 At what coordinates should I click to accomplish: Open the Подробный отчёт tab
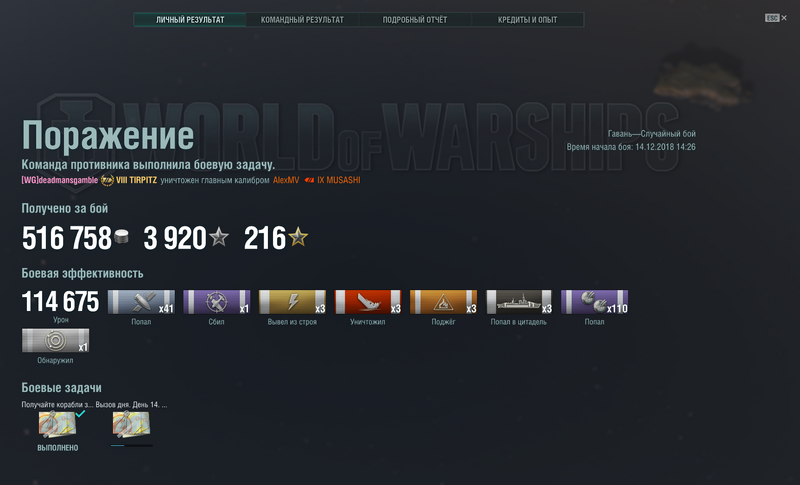tap(415, 19)
